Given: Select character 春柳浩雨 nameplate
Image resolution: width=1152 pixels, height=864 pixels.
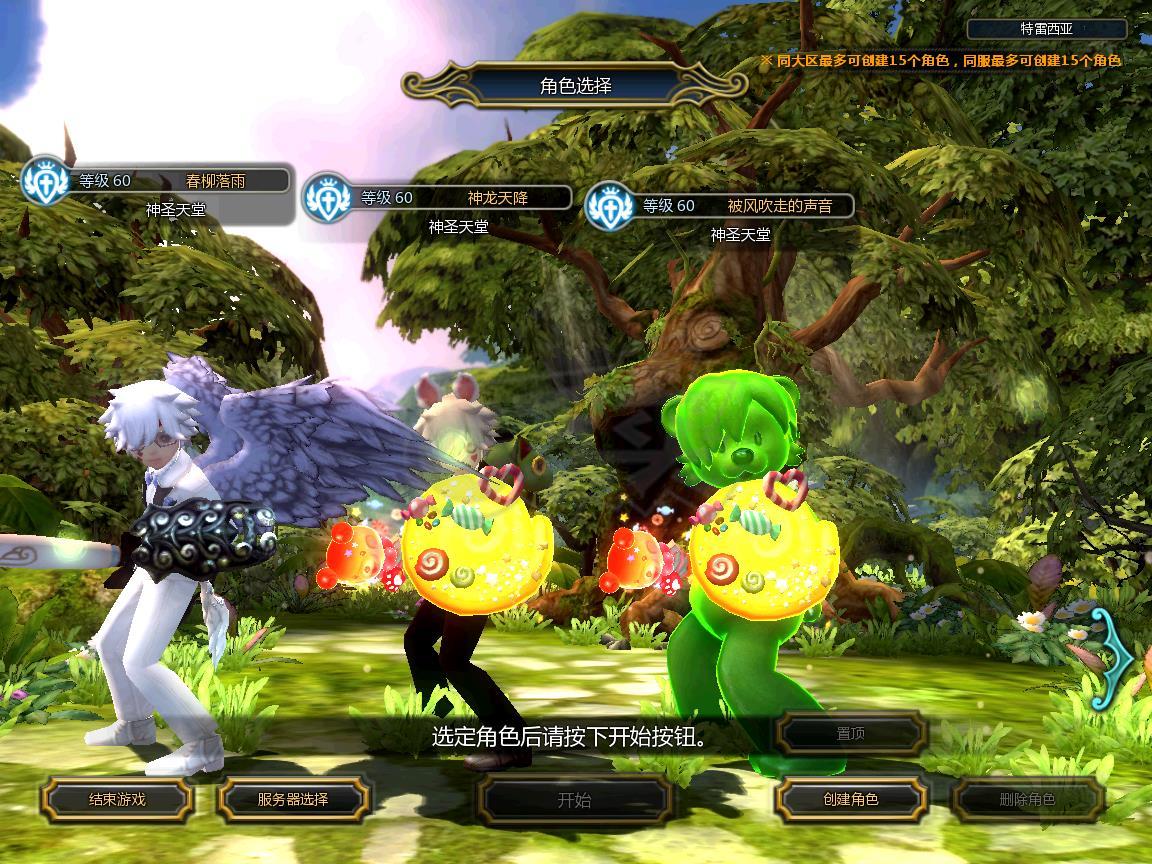Looking at the screenshot, I should pyautogui.click(x=216, y=181).
